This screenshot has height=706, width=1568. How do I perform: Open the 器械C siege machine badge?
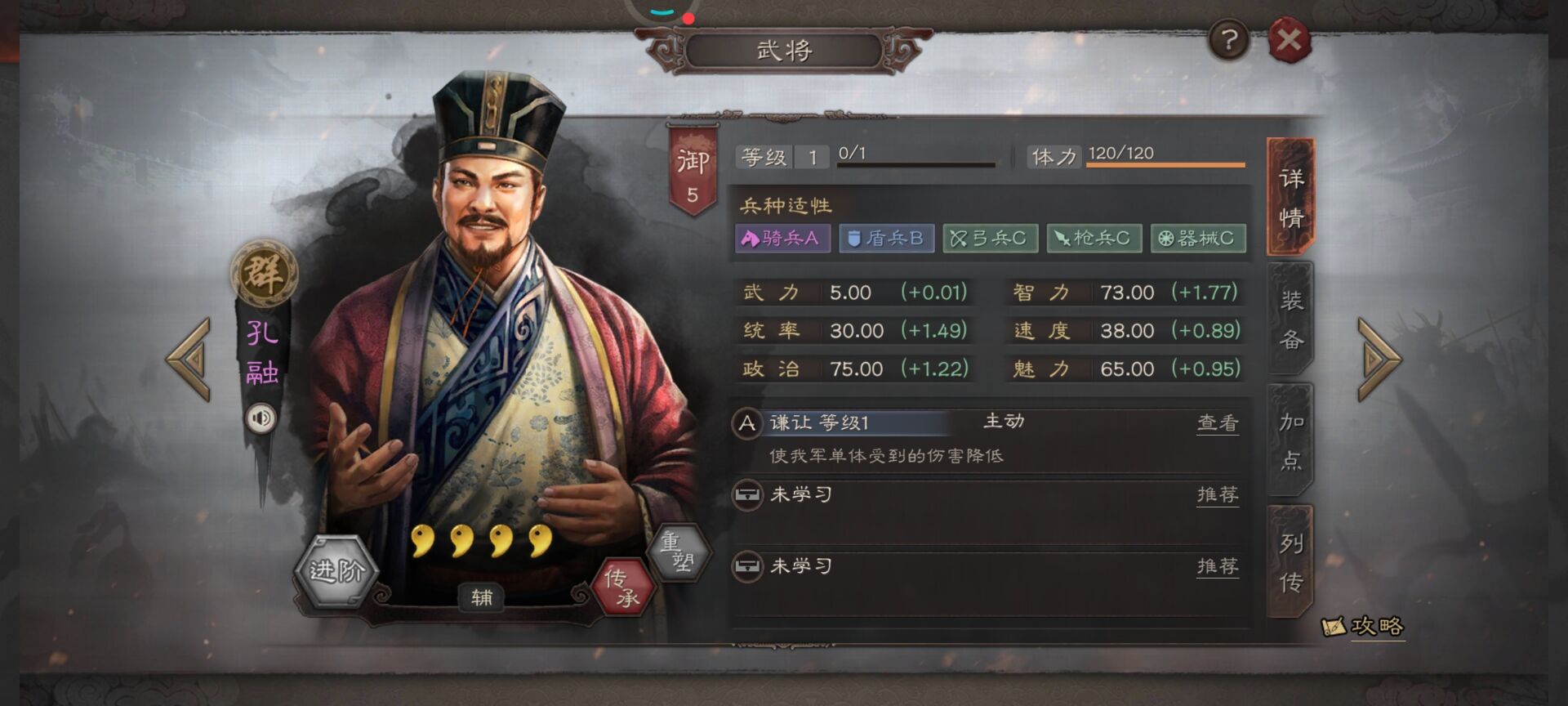click(x=1197, y=239)
